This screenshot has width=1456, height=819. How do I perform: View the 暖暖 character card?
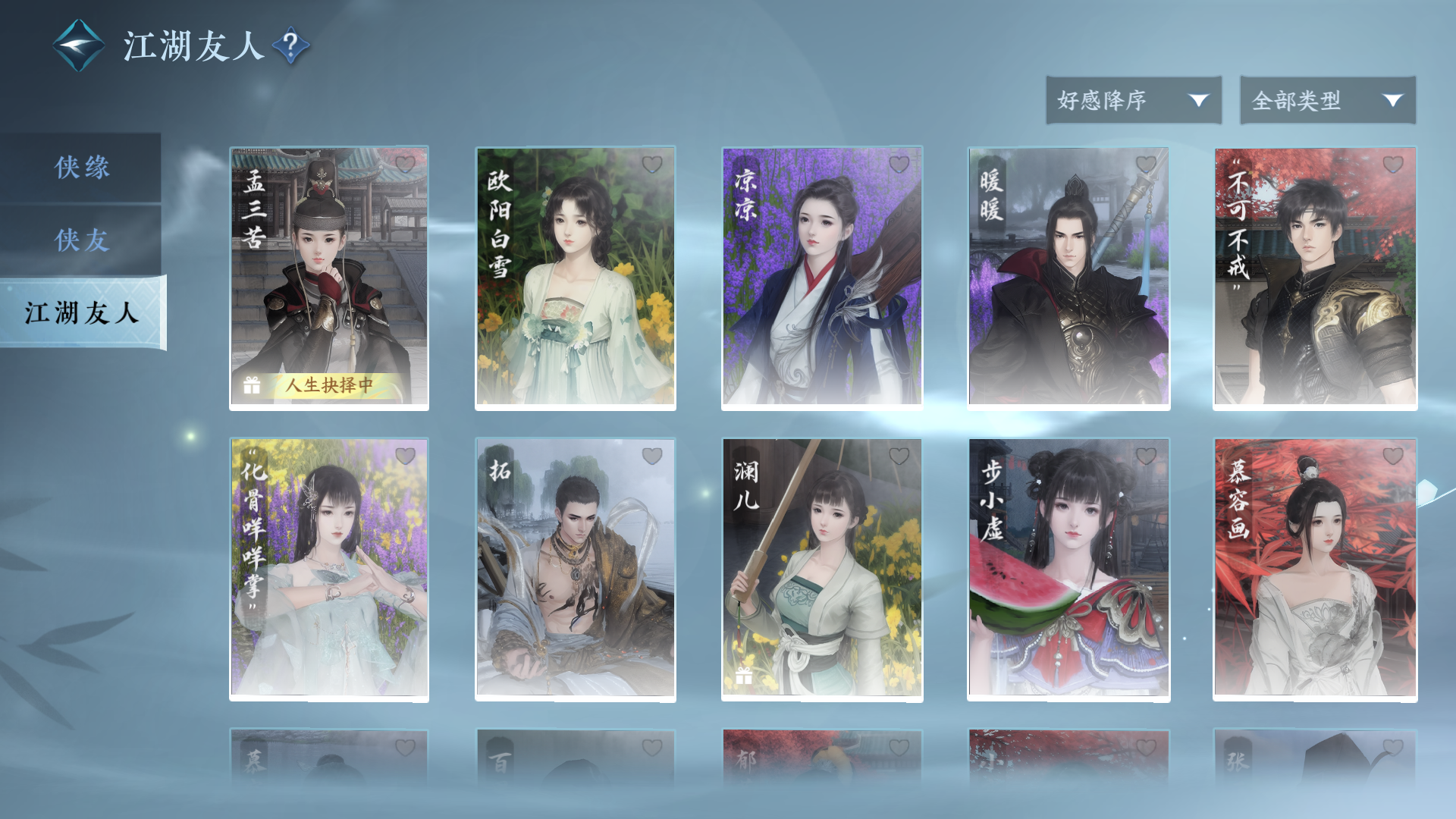[x=1068, y=278]
